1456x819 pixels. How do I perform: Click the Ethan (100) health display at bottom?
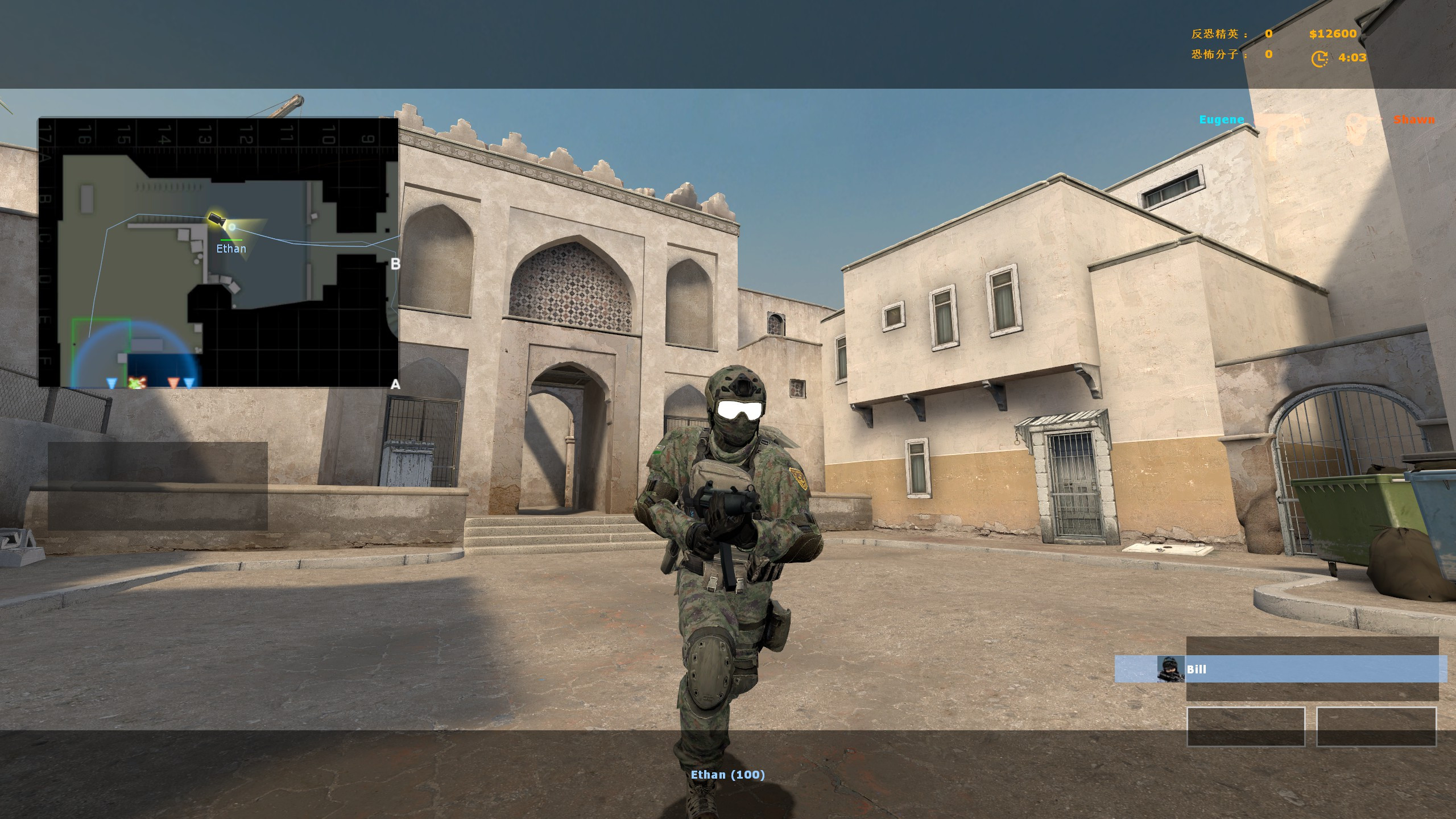728,774
